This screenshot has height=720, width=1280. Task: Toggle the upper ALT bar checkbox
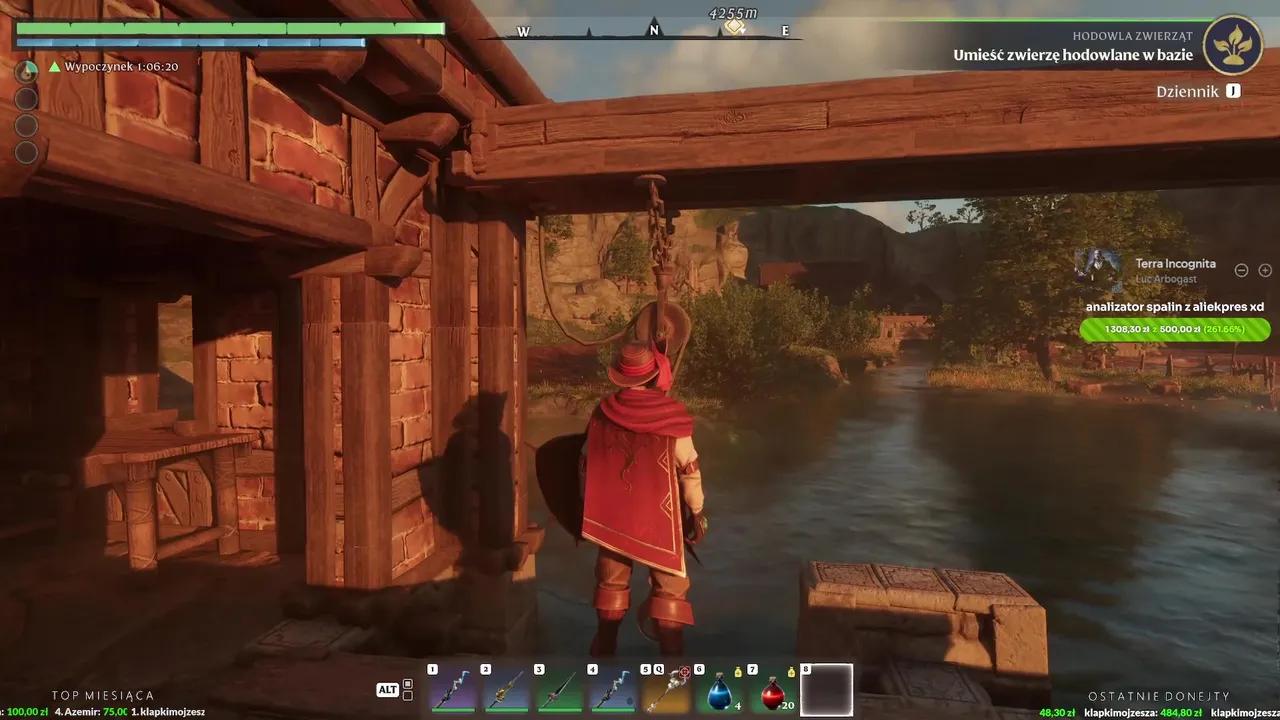408,683
